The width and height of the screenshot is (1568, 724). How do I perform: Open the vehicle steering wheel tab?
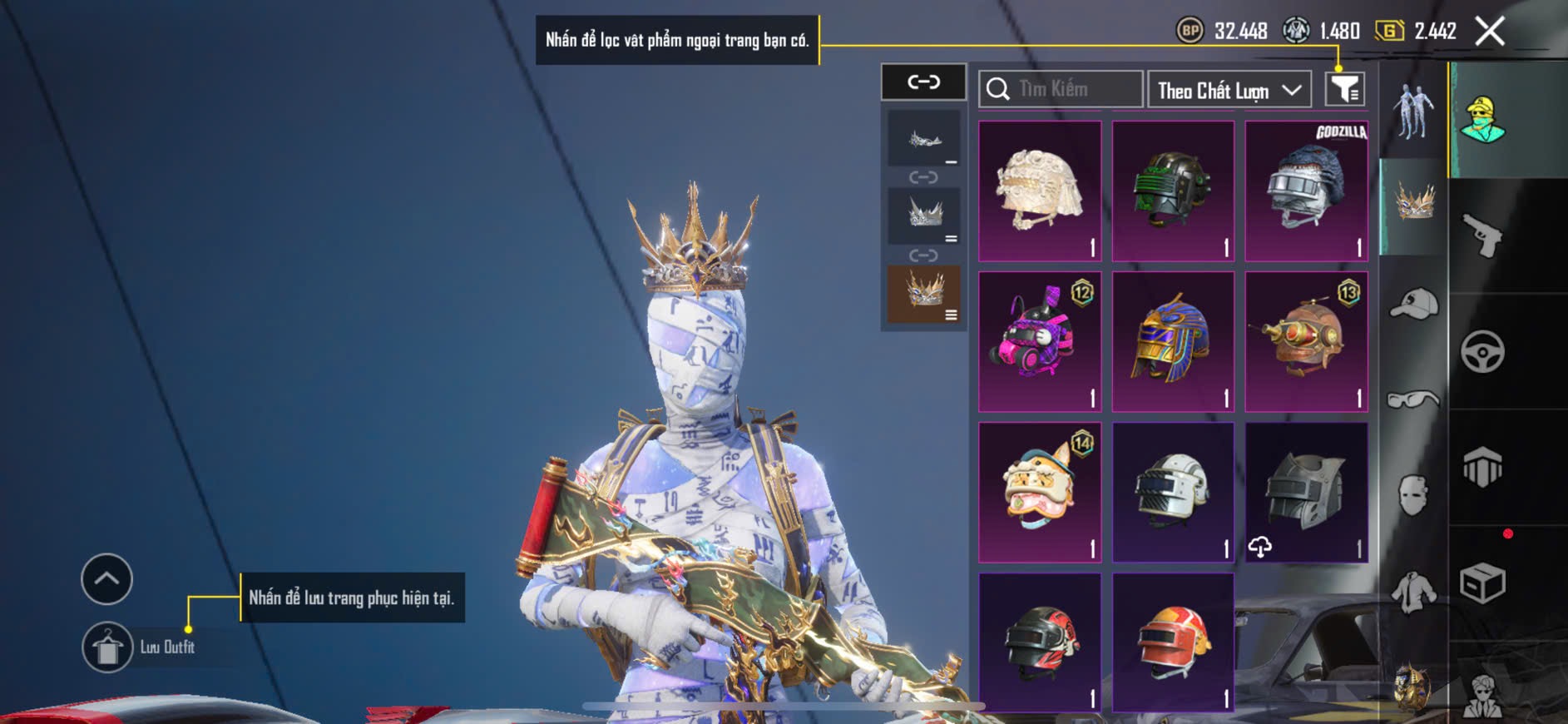[x=1483, y=351]
